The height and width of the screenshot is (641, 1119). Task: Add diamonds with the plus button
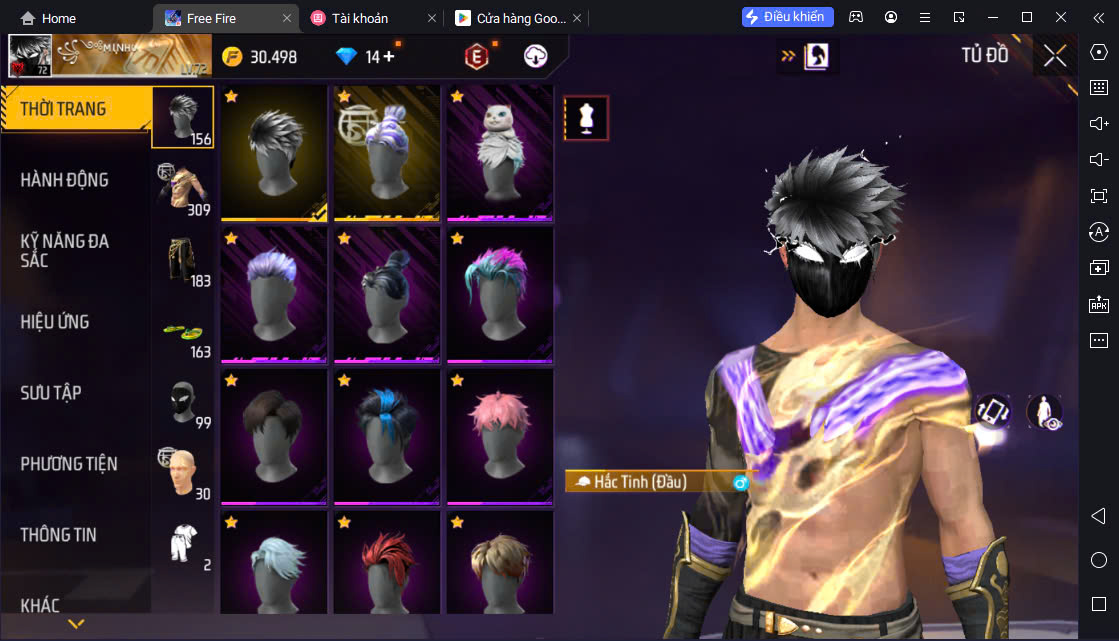pyautogui.click(x=389, y=57)
